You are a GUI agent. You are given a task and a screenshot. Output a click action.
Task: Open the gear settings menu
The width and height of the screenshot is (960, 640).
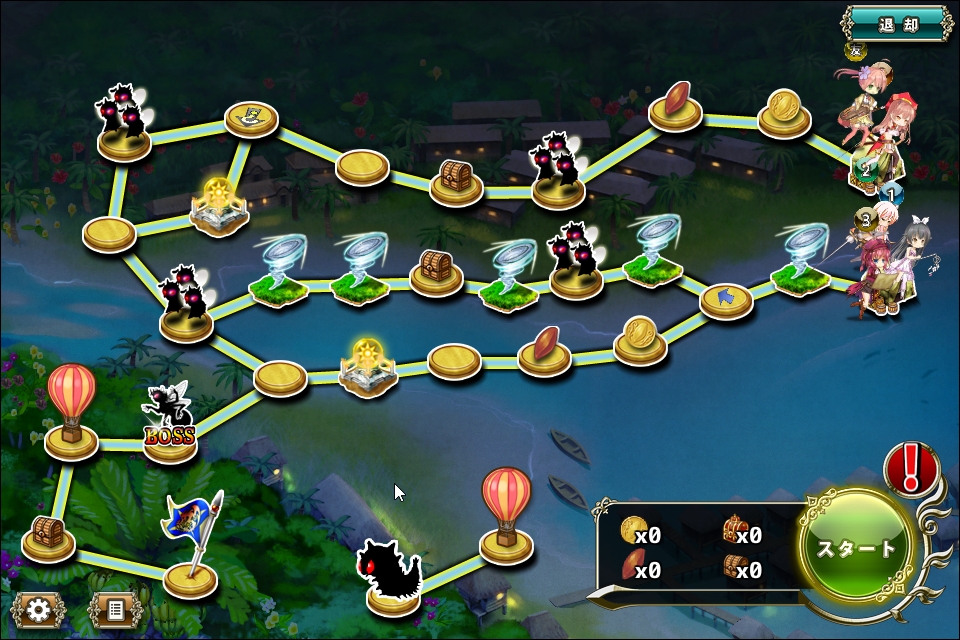pos(39,609)
